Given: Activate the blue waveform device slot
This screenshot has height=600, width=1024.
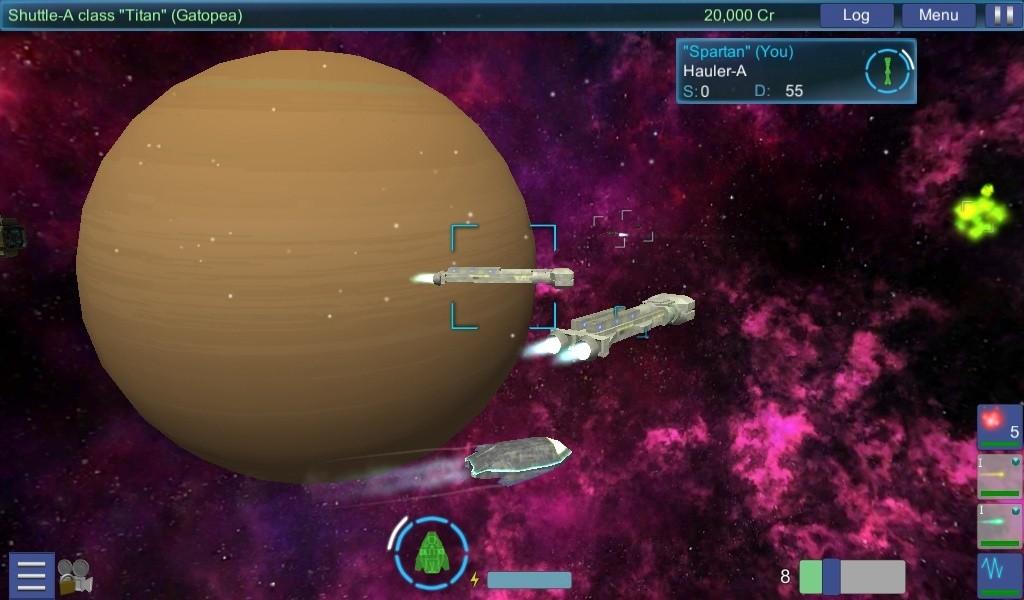Looking at the screenshot, I should coord(999,575).
